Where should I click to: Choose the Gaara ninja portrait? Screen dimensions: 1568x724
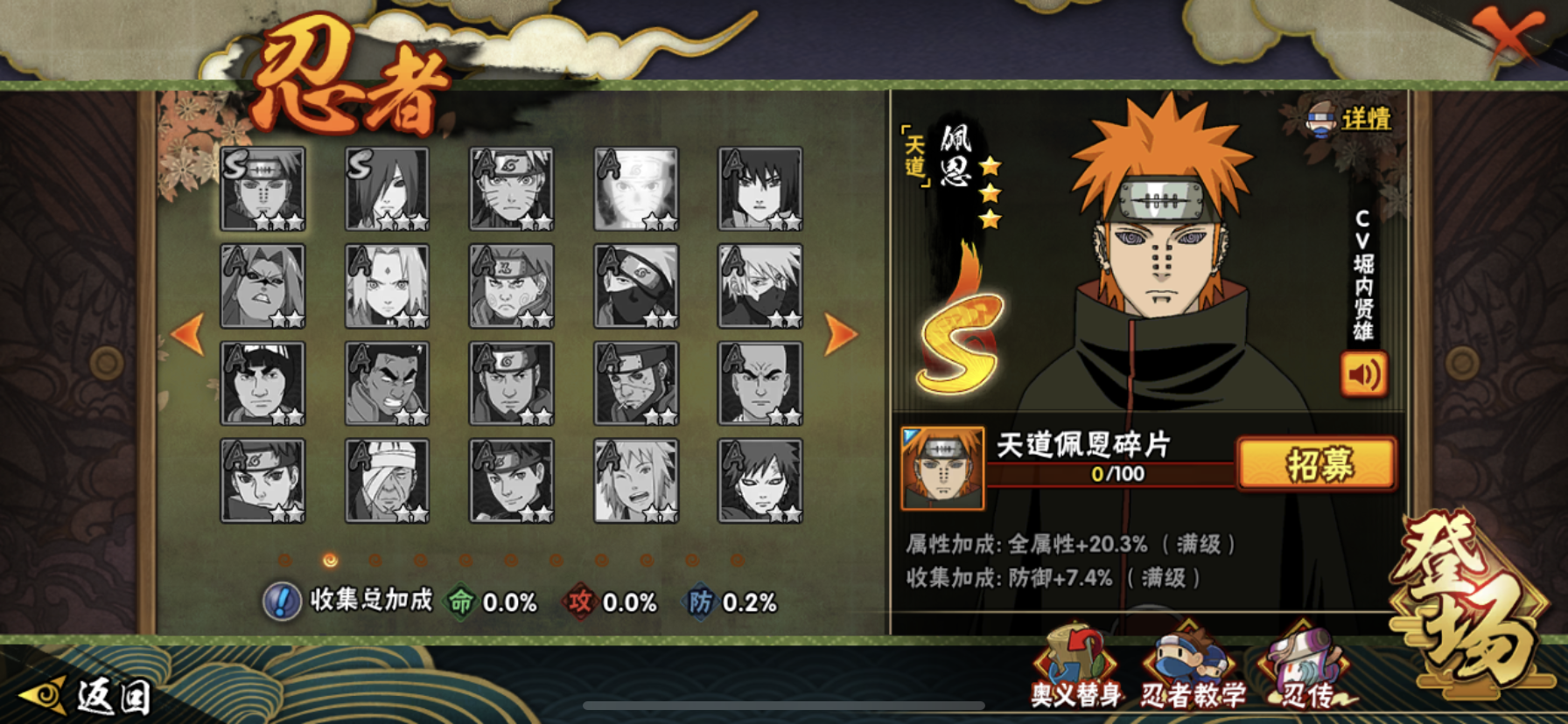pos(759,481)
